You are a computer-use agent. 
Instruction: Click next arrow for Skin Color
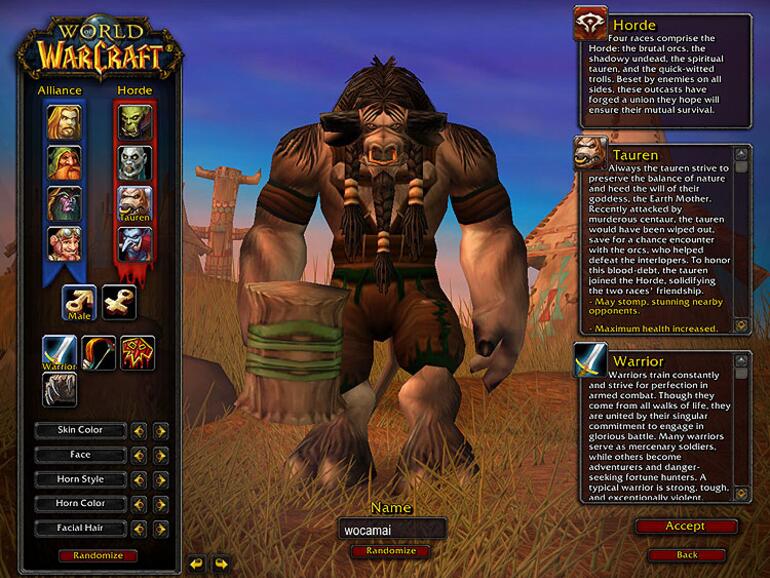coord(160,431)
